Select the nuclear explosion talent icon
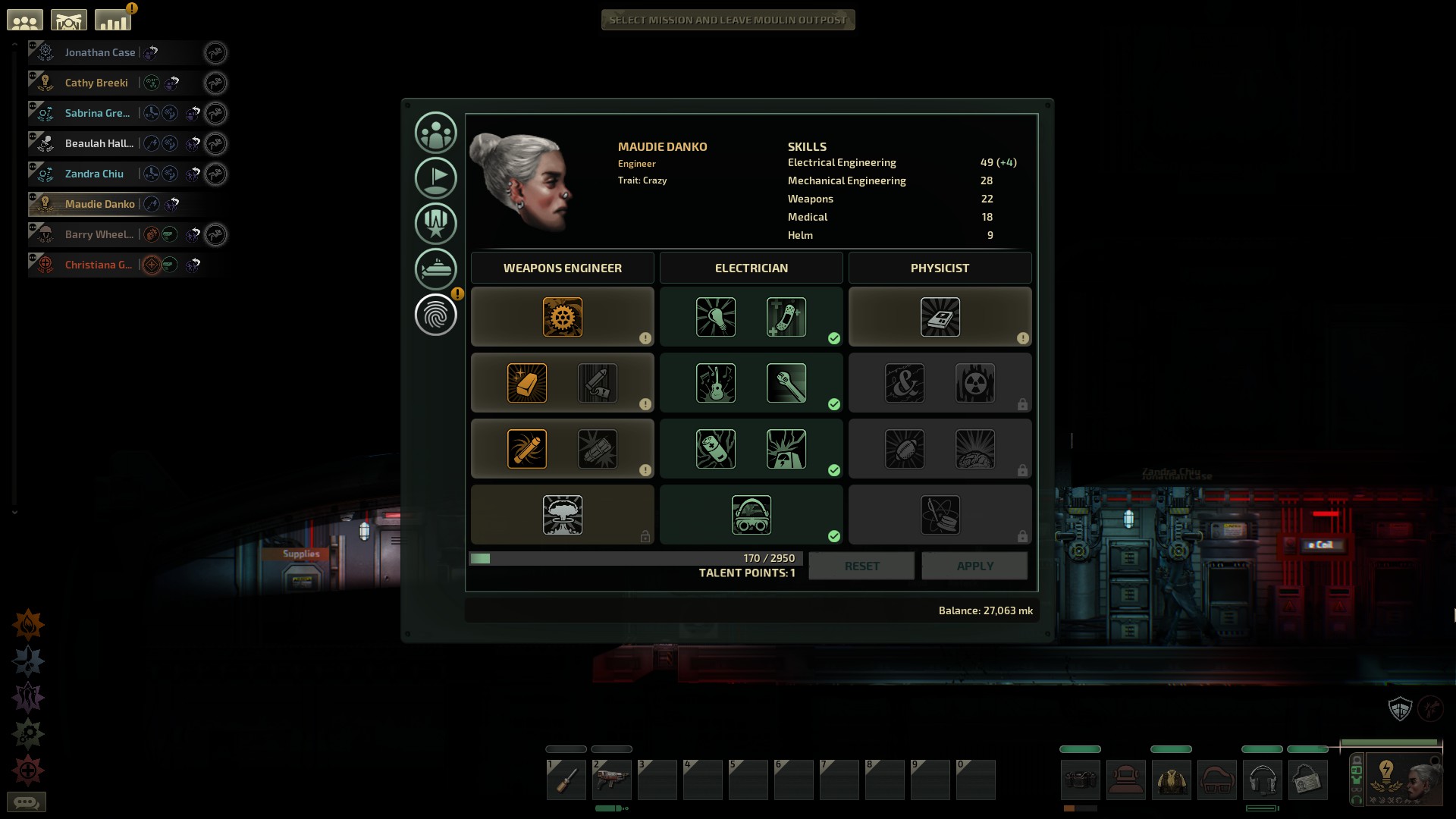This screenshot has height=819, width=1456. 563,515
